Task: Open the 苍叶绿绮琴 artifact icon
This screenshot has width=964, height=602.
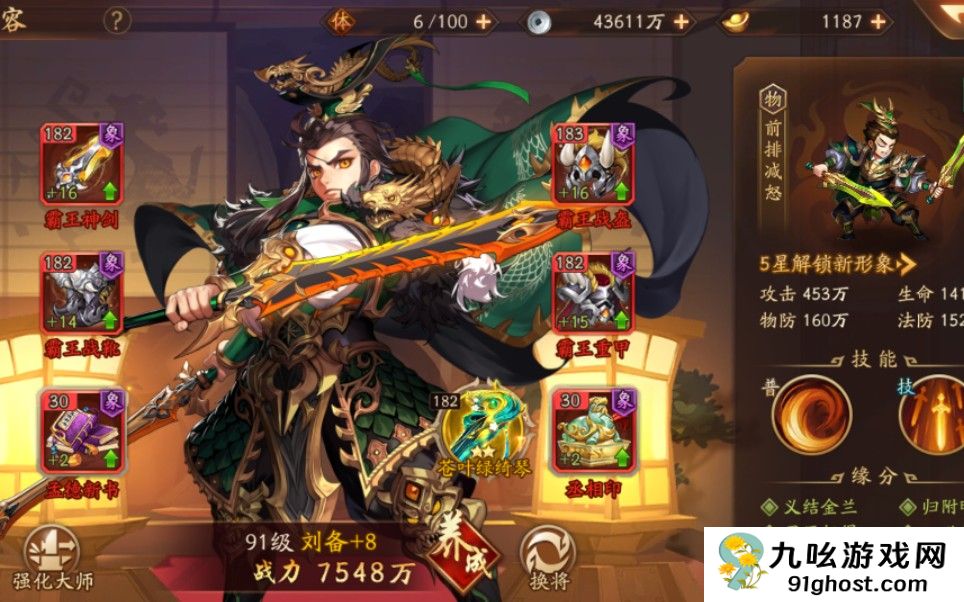Action: [483, 420]
